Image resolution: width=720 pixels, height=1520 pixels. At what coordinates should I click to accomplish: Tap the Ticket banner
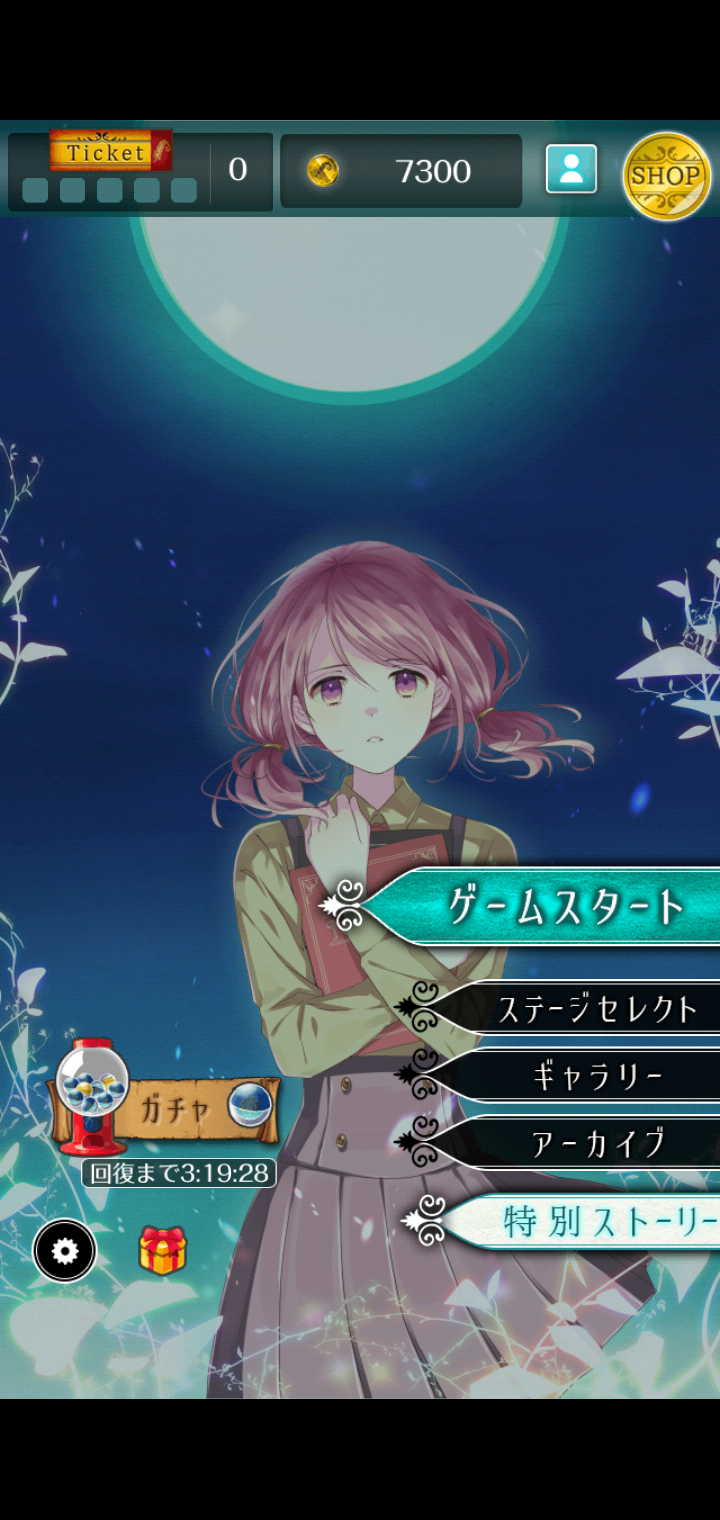pos(110,152)
